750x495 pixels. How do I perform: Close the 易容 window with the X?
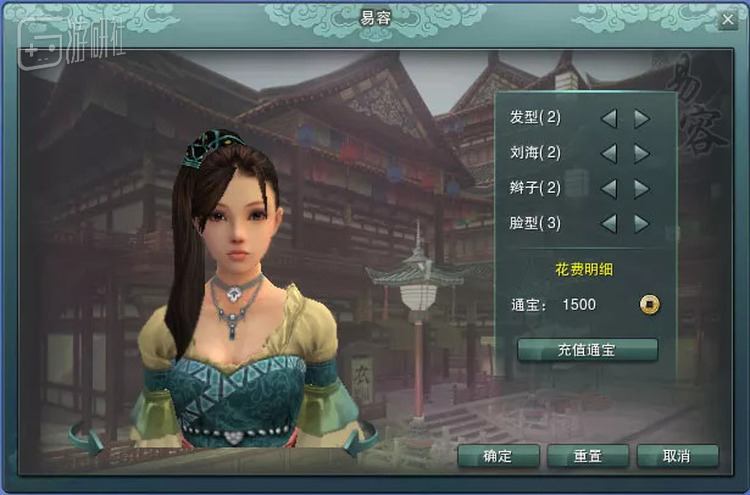click(x=727, y=19)
